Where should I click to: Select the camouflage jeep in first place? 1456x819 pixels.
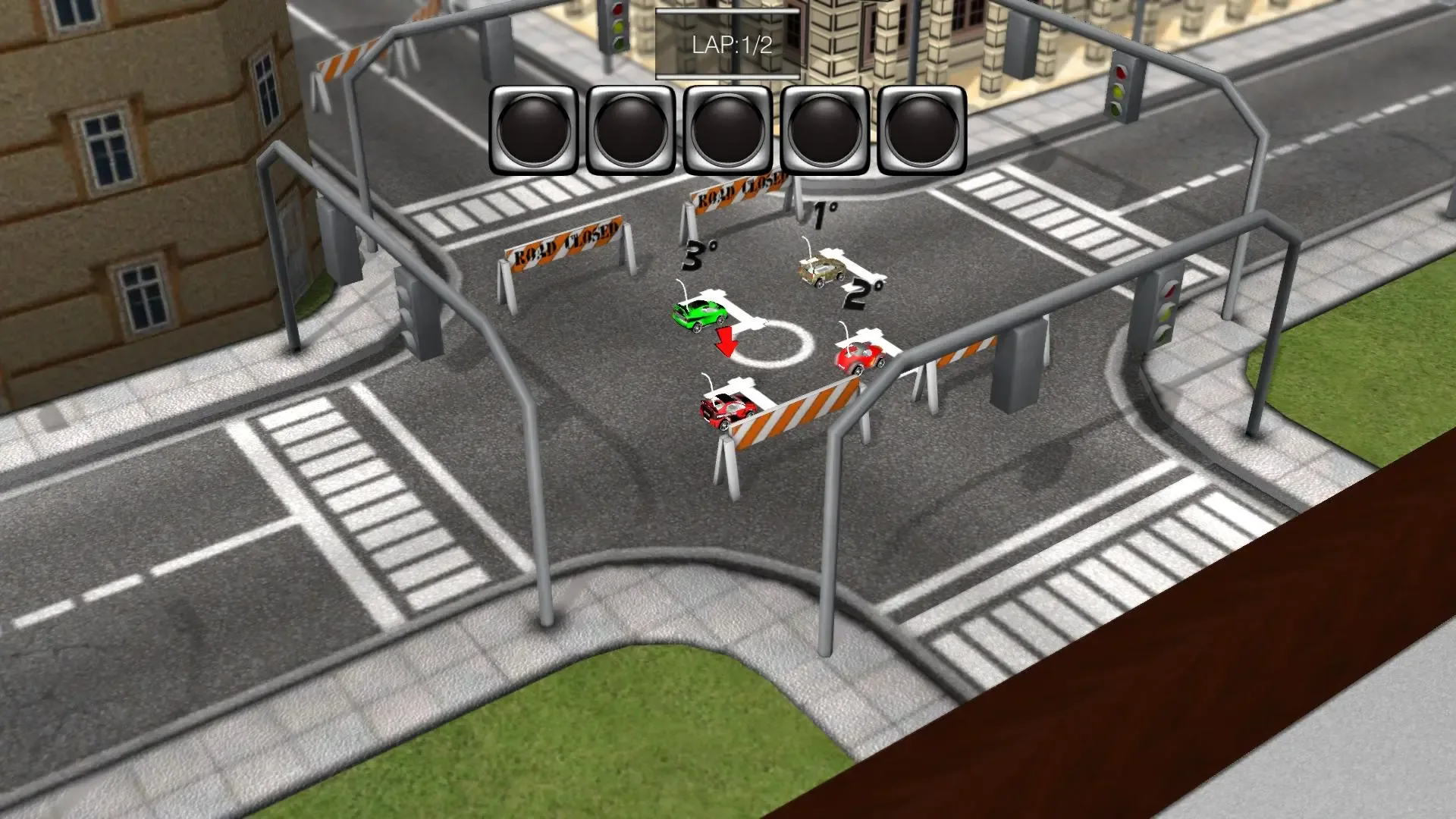click(x=821, y=270)
